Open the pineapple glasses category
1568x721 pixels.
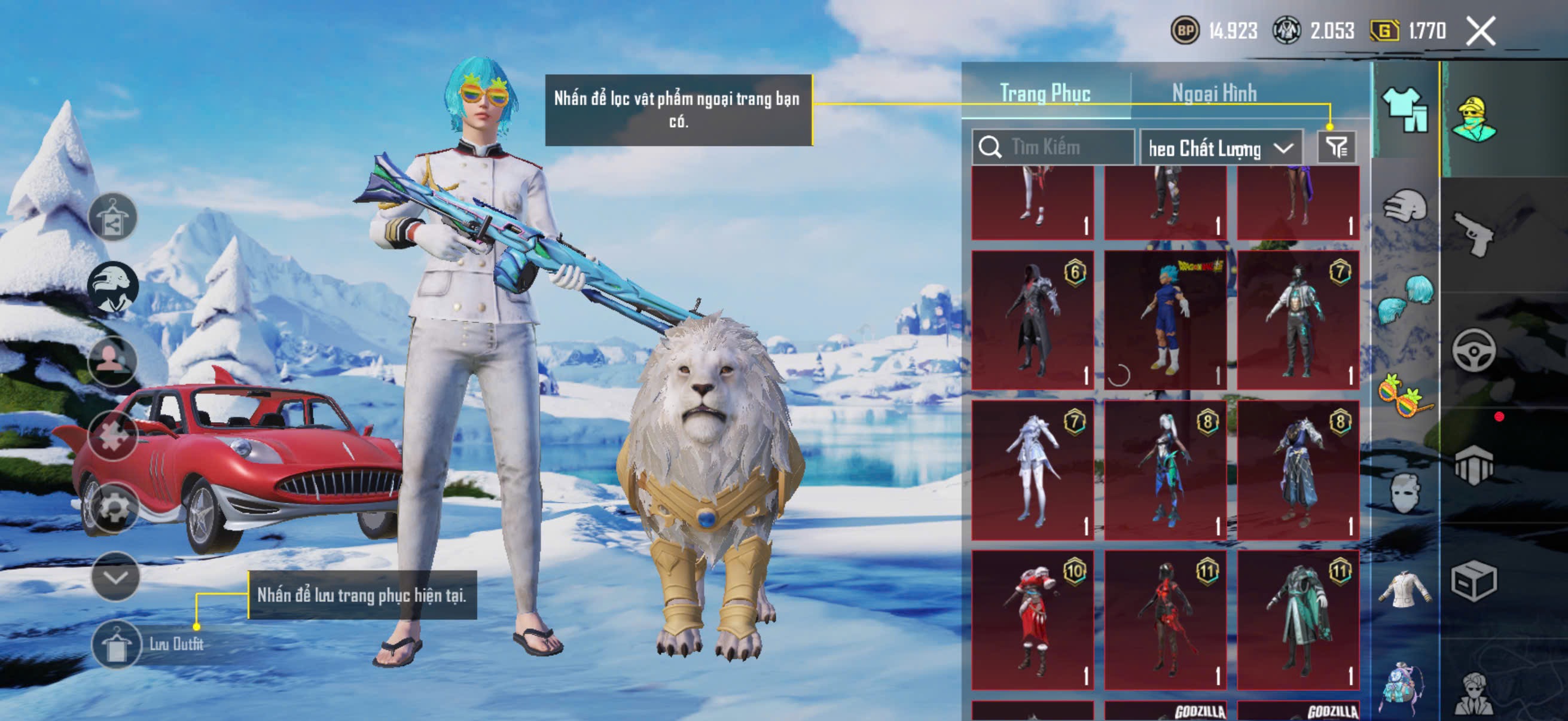point(1405,396)
